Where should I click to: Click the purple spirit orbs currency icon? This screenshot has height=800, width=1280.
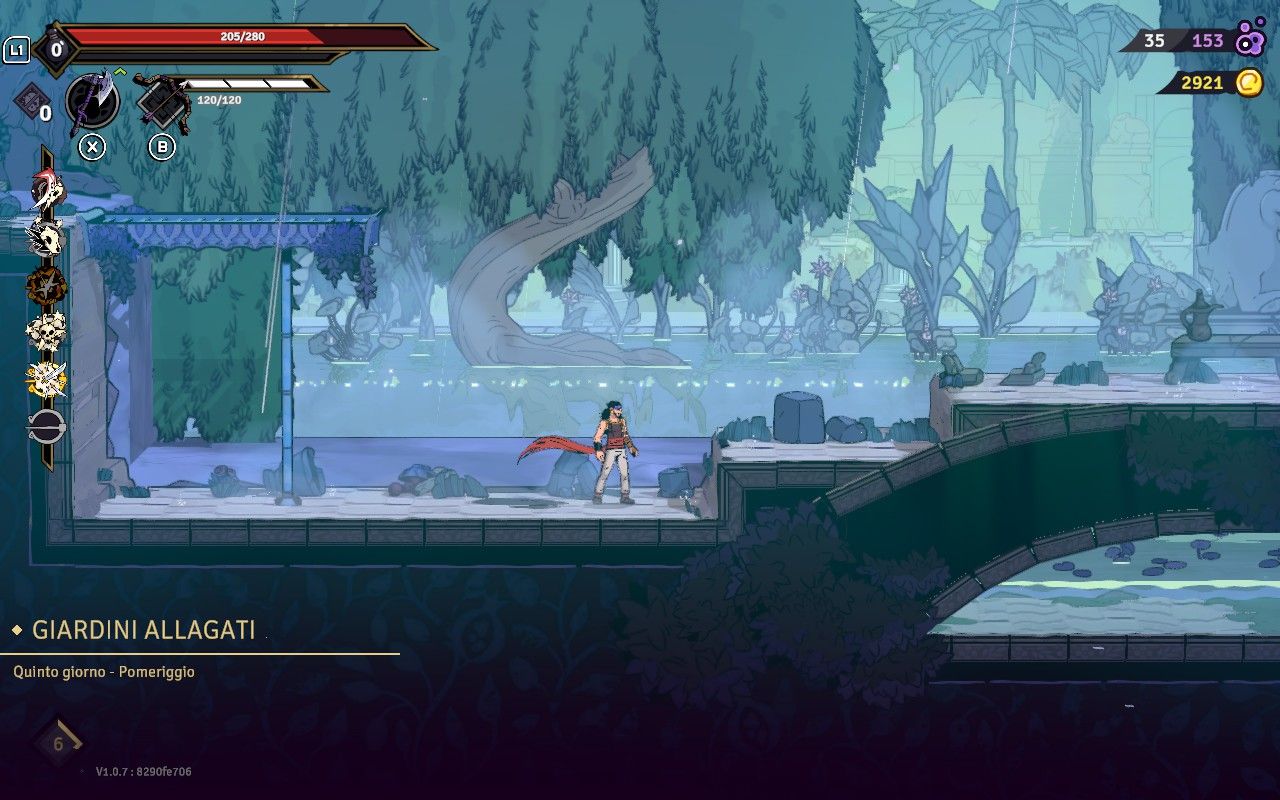[1249, 40]
